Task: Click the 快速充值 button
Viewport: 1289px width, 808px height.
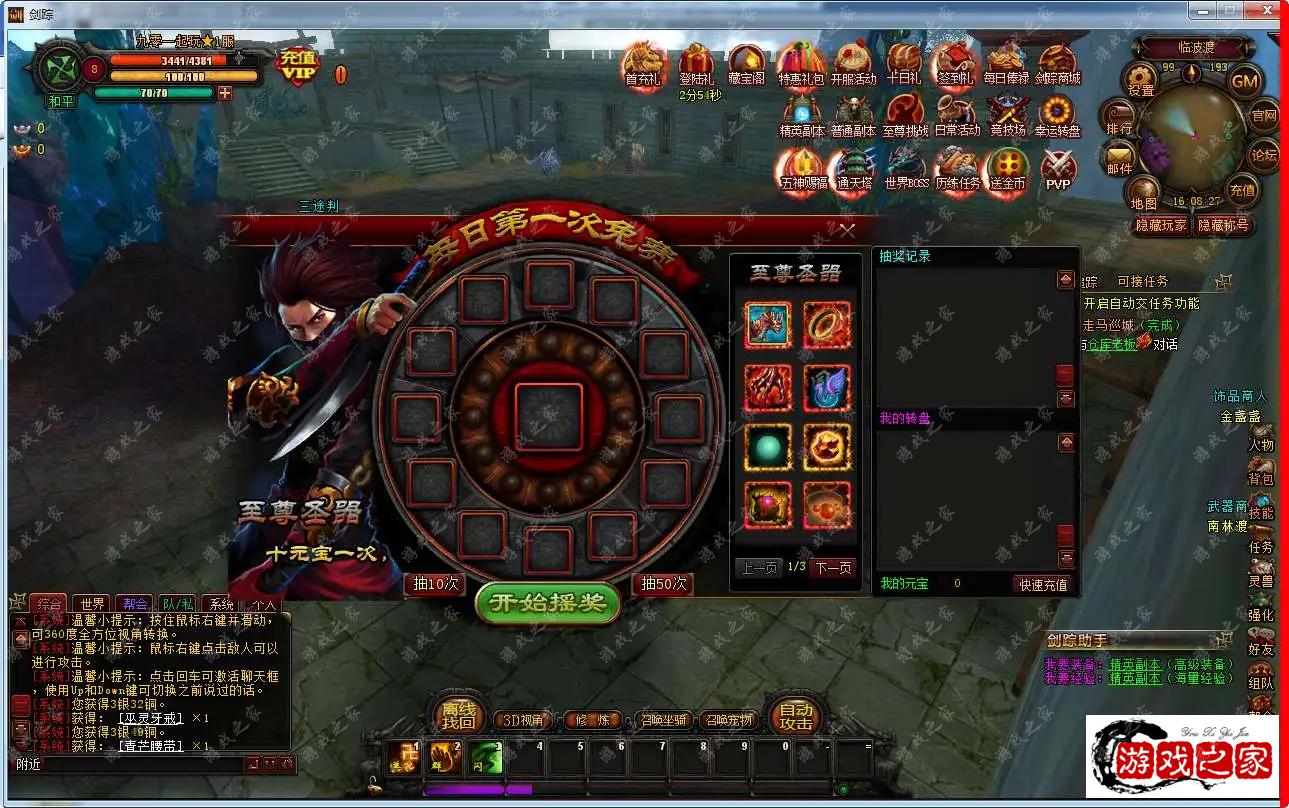Action: tap(1043, 584)
